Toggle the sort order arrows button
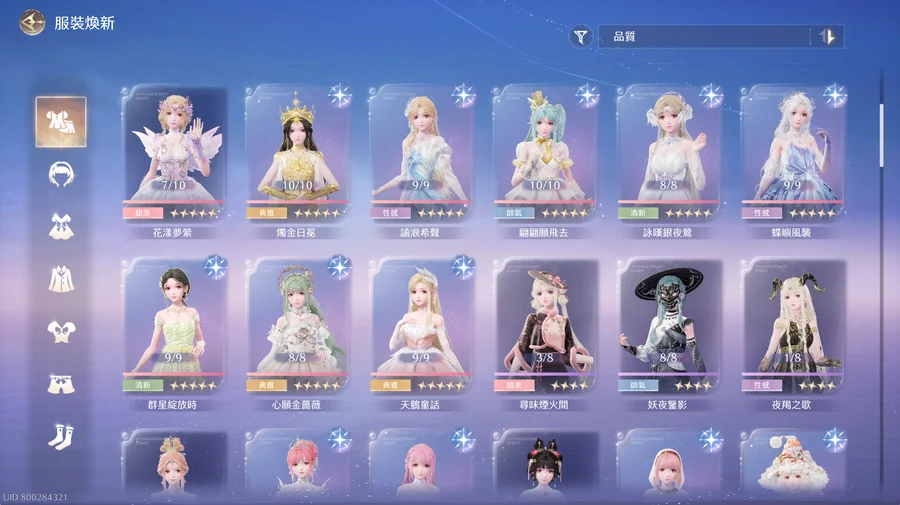This screenshot has height=505, width=900. coord(827,37)
